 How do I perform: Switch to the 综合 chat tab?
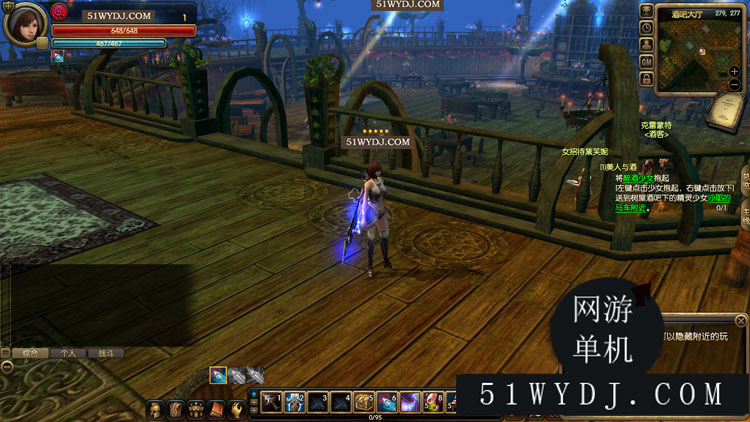coord(30,353)
